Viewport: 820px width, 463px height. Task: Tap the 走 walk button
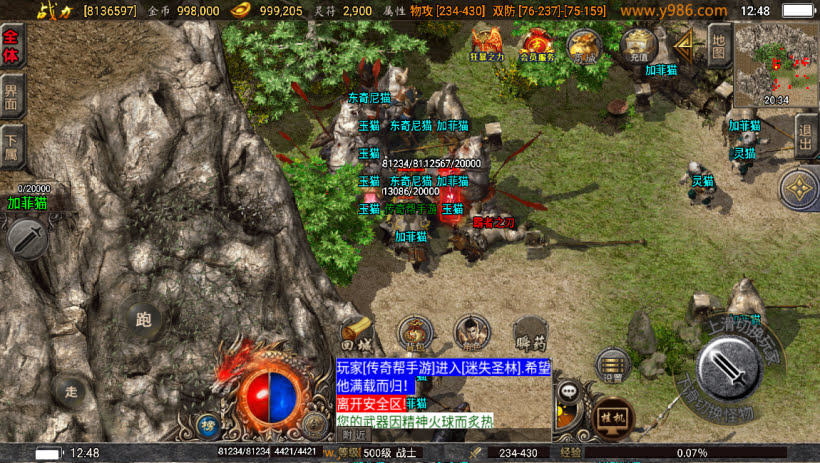coord(70,389)
